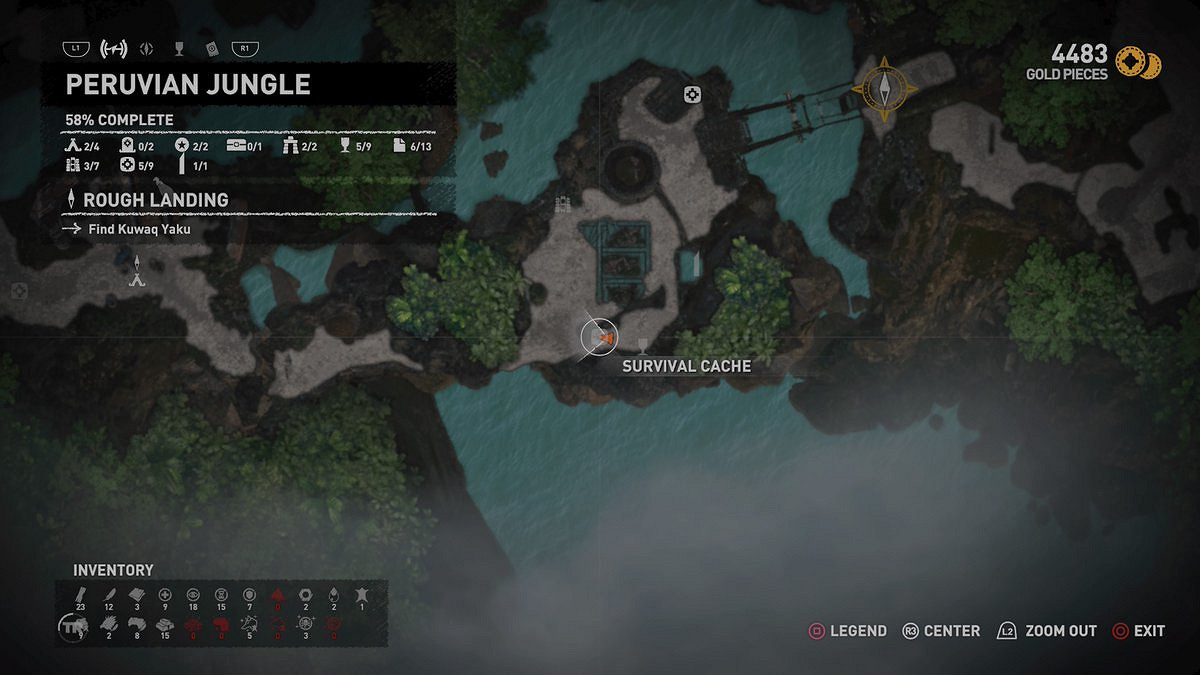
Task: Choose the golden compass objective marker
Action: click(x=885, y=88)
